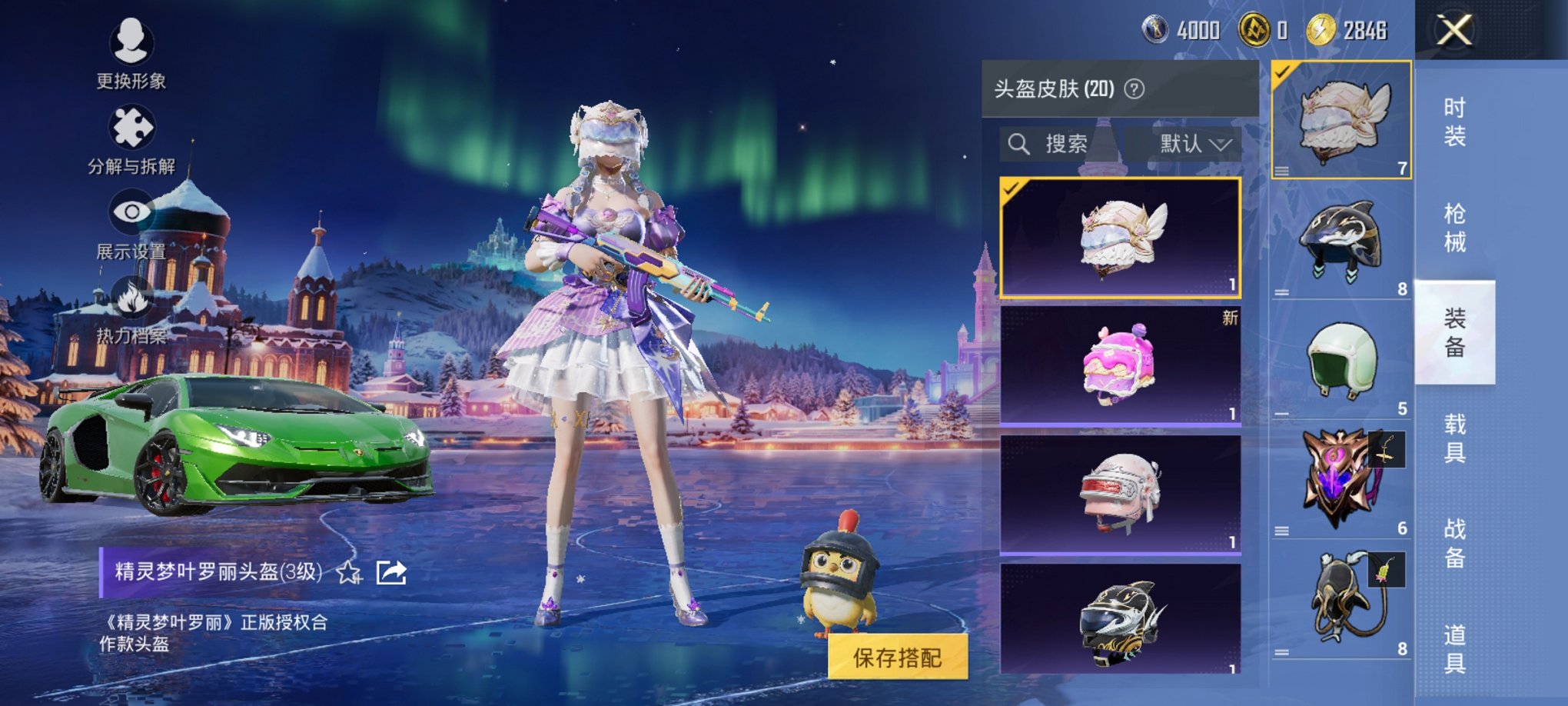
Task: Toggle the checkmark on the equipped fairy helmet
Action: coord(1283,69)
